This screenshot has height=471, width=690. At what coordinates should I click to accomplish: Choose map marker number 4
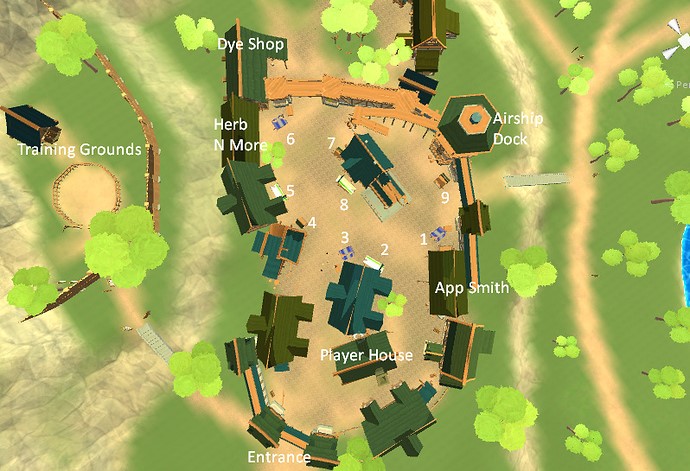tap(312, 222)
